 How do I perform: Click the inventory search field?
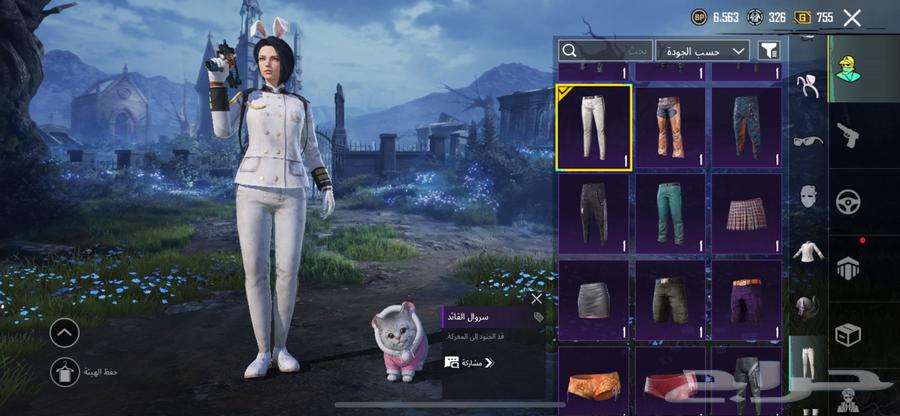pyautogui.click(x=605, y=50)
